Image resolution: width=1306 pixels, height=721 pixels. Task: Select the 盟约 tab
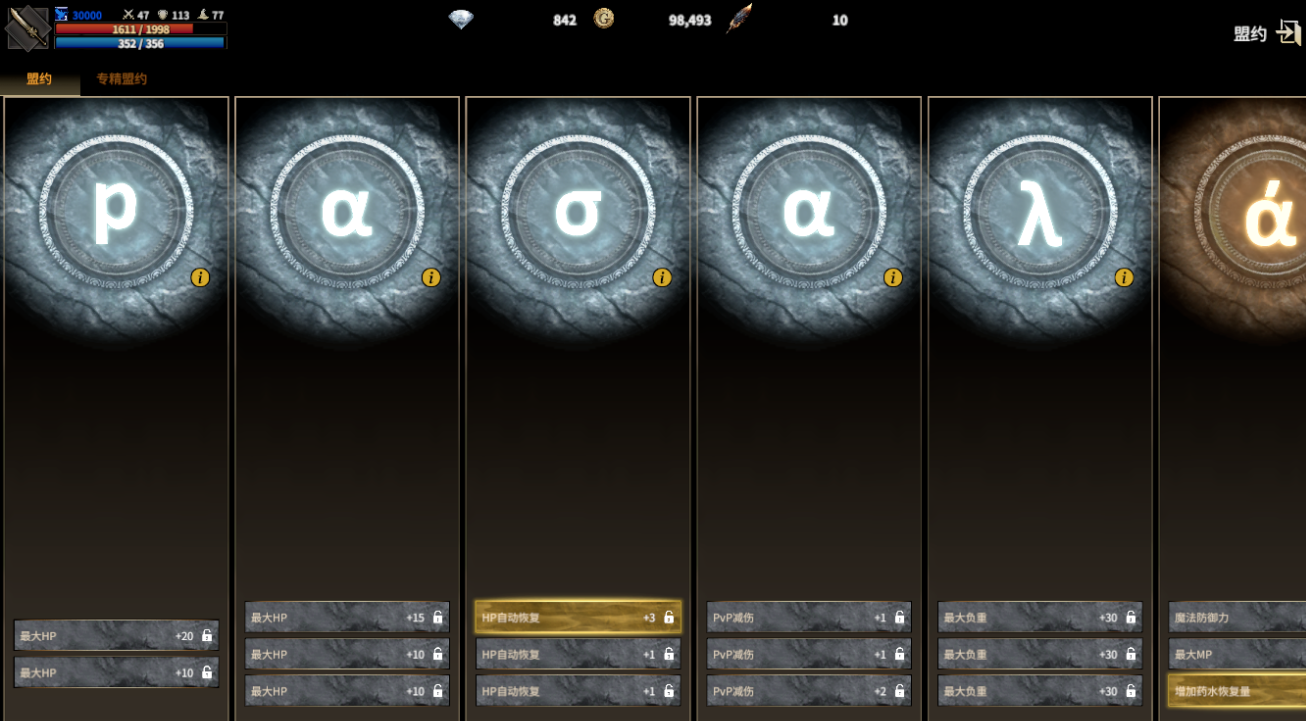coord(39,79)
